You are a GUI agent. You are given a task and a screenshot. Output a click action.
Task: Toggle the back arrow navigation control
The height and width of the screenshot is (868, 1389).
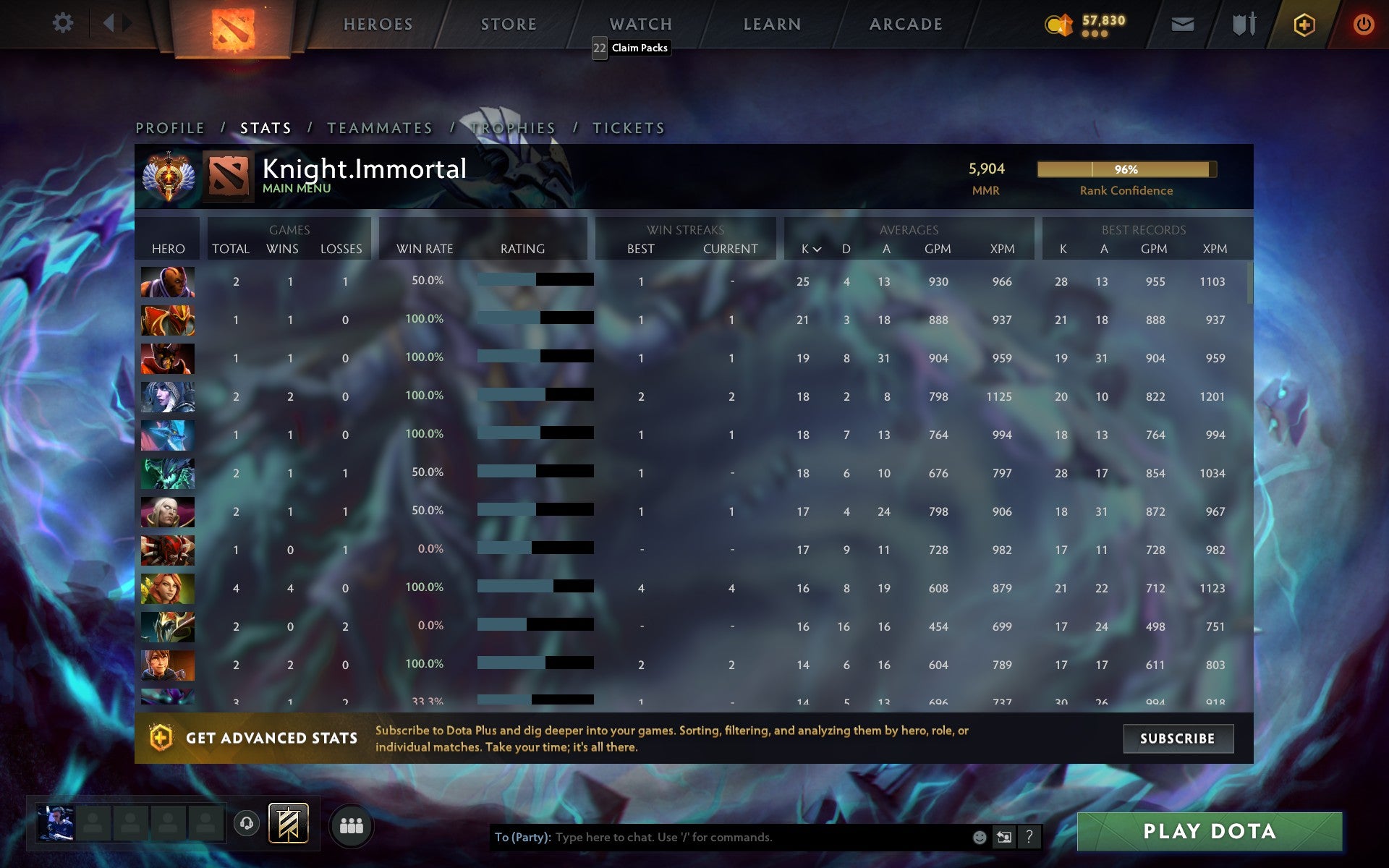[x=110, y=22]
